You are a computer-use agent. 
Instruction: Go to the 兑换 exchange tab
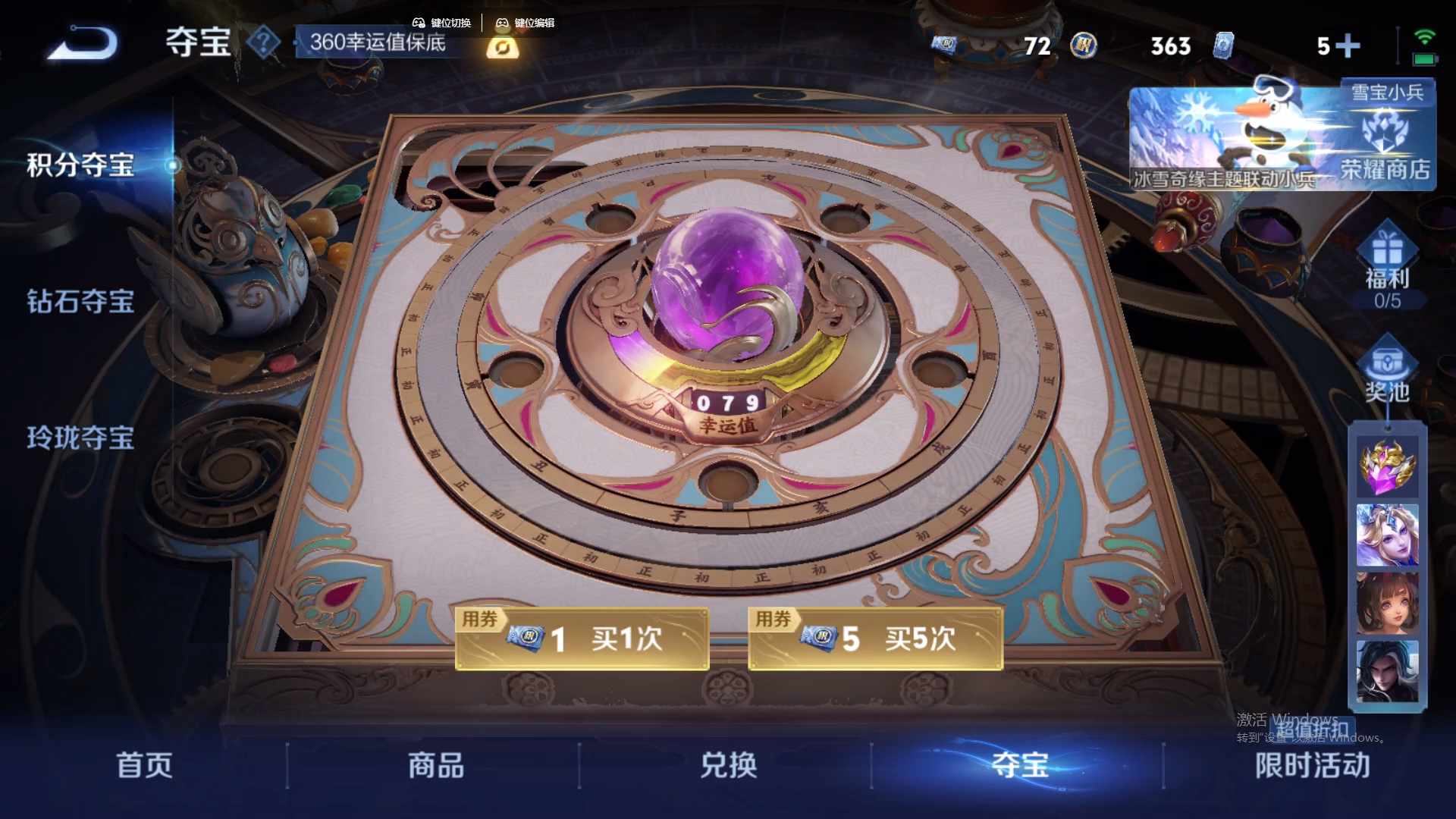click(x=728, y=766)
